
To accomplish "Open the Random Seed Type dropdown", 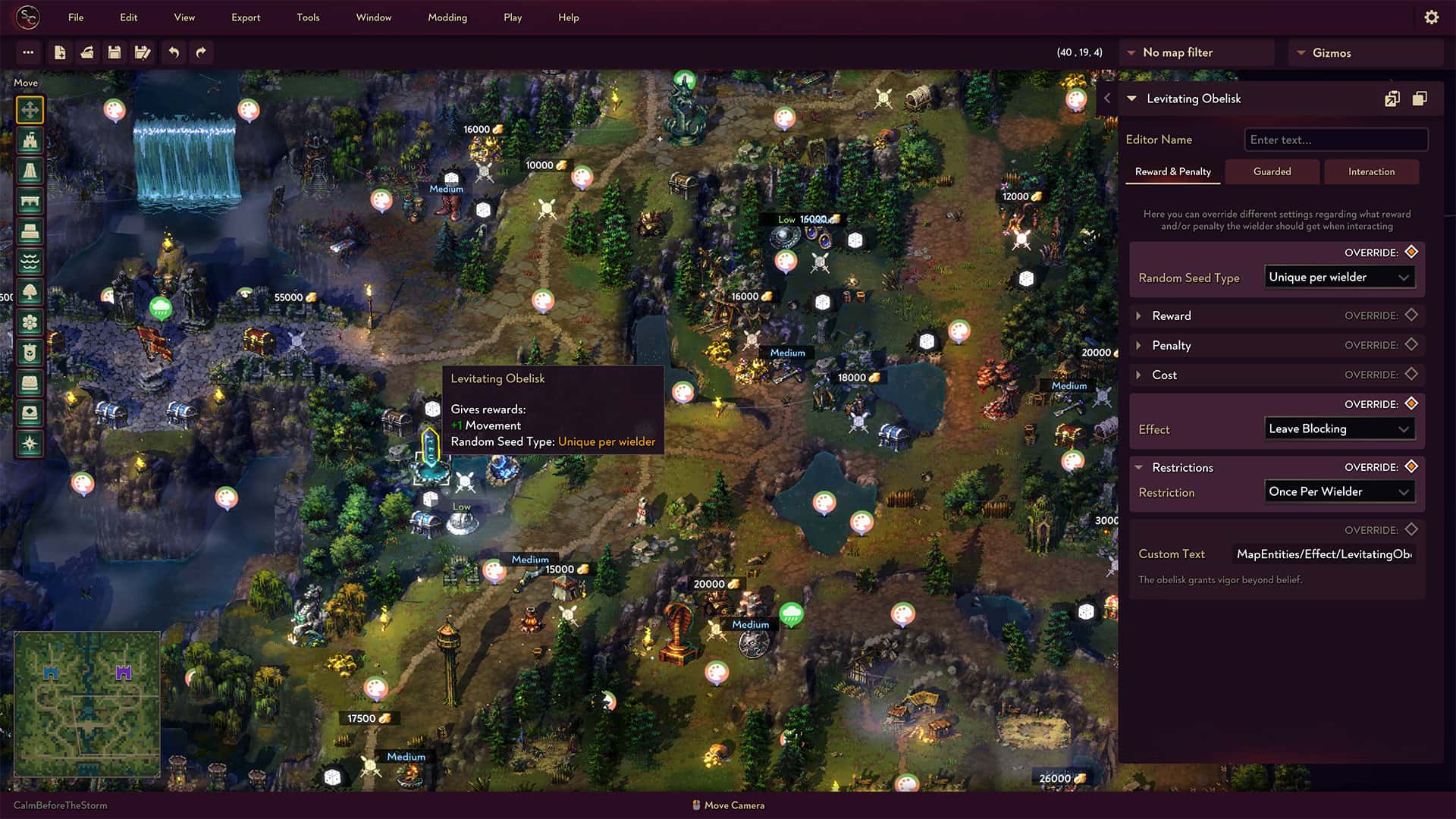I will (1339, 277).
